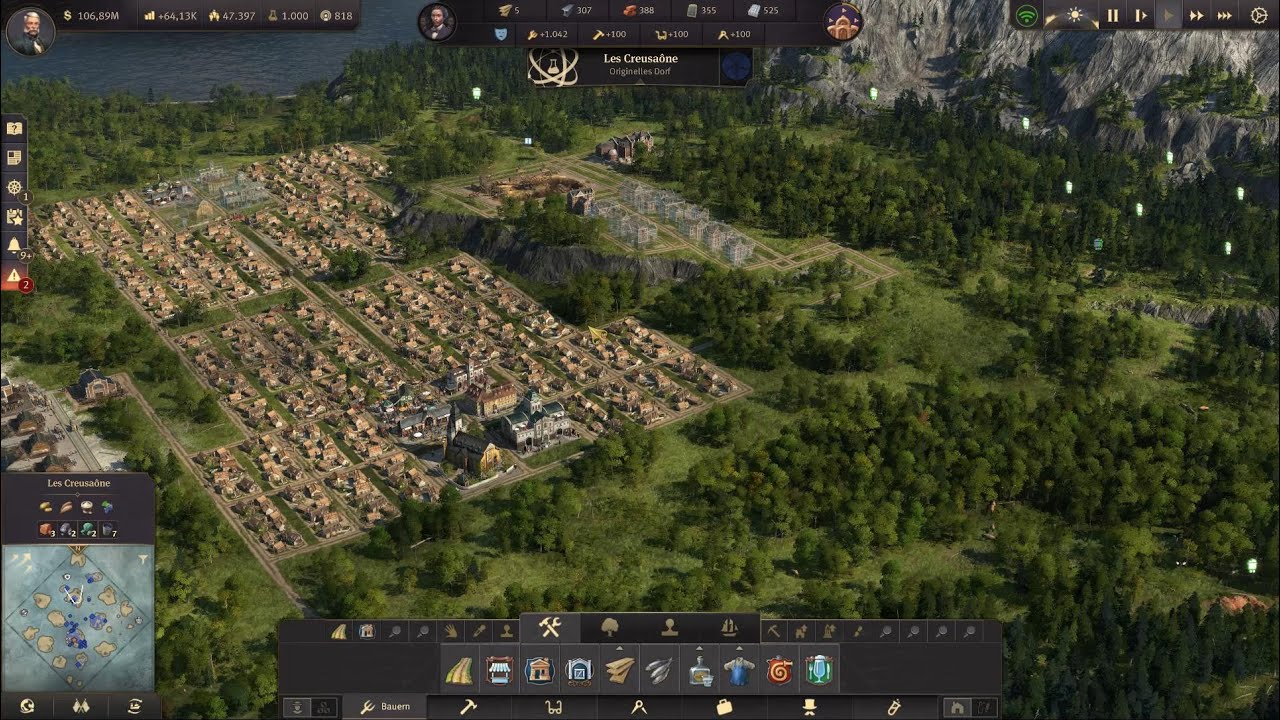Switch to double-arrow fast speed
The height and width of the screenshot is (720, 1280).
(1196, 16)
